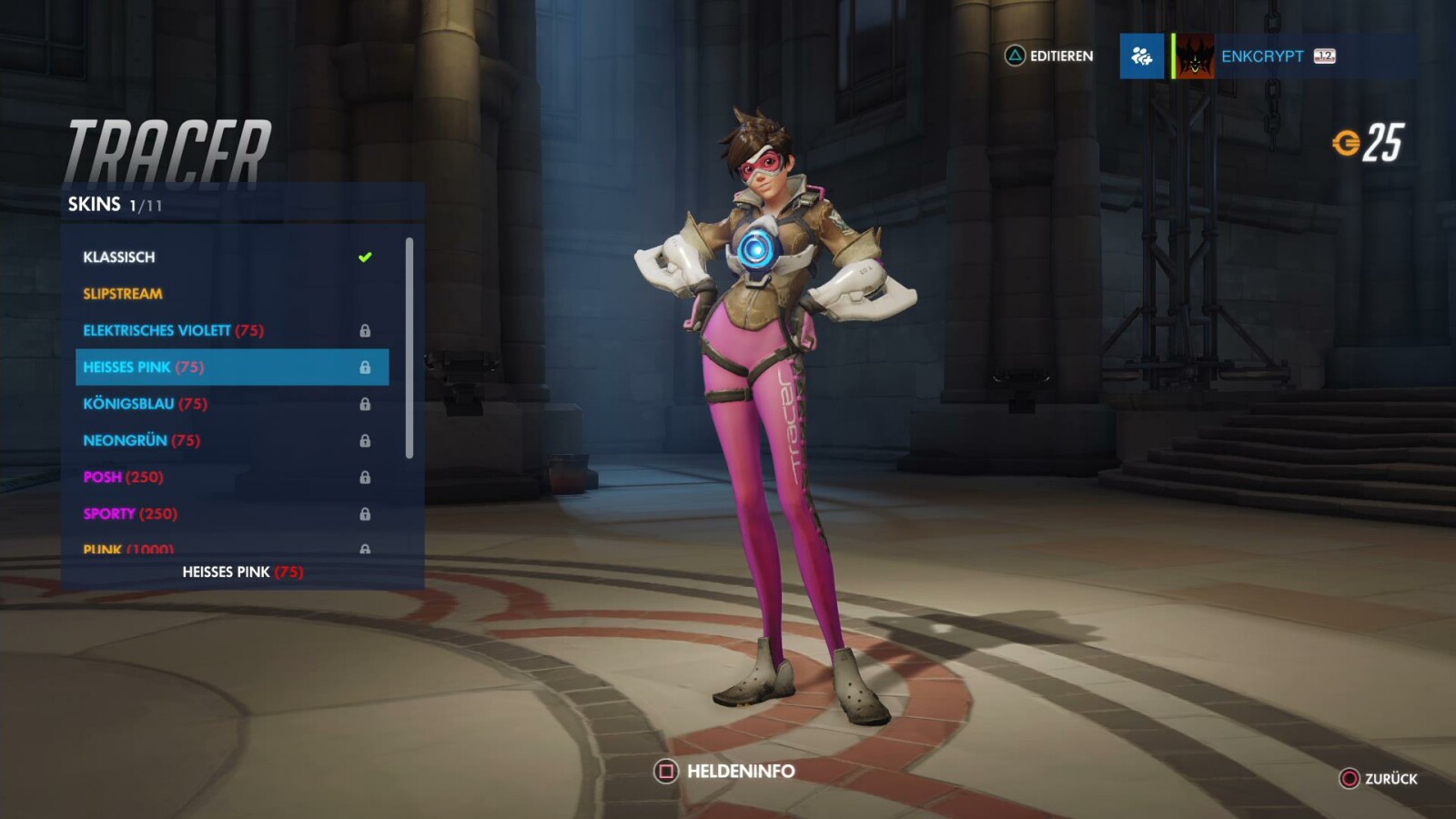Click the lock icon beside Elektrisches Violett
The image size is (1456, 819).
coord(368,330)
